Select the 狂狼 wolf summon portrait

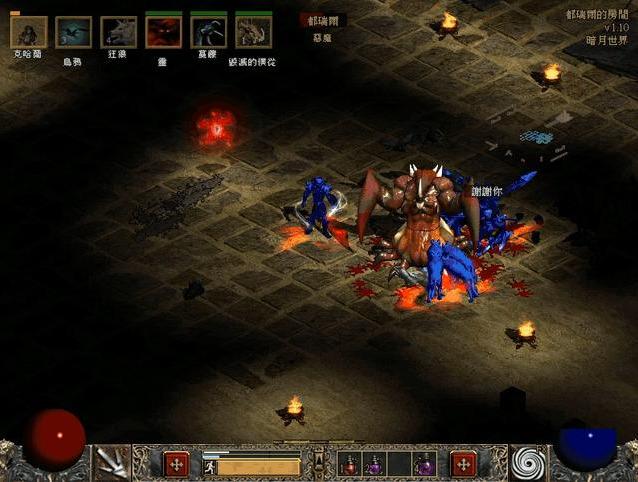coord(118,32)
